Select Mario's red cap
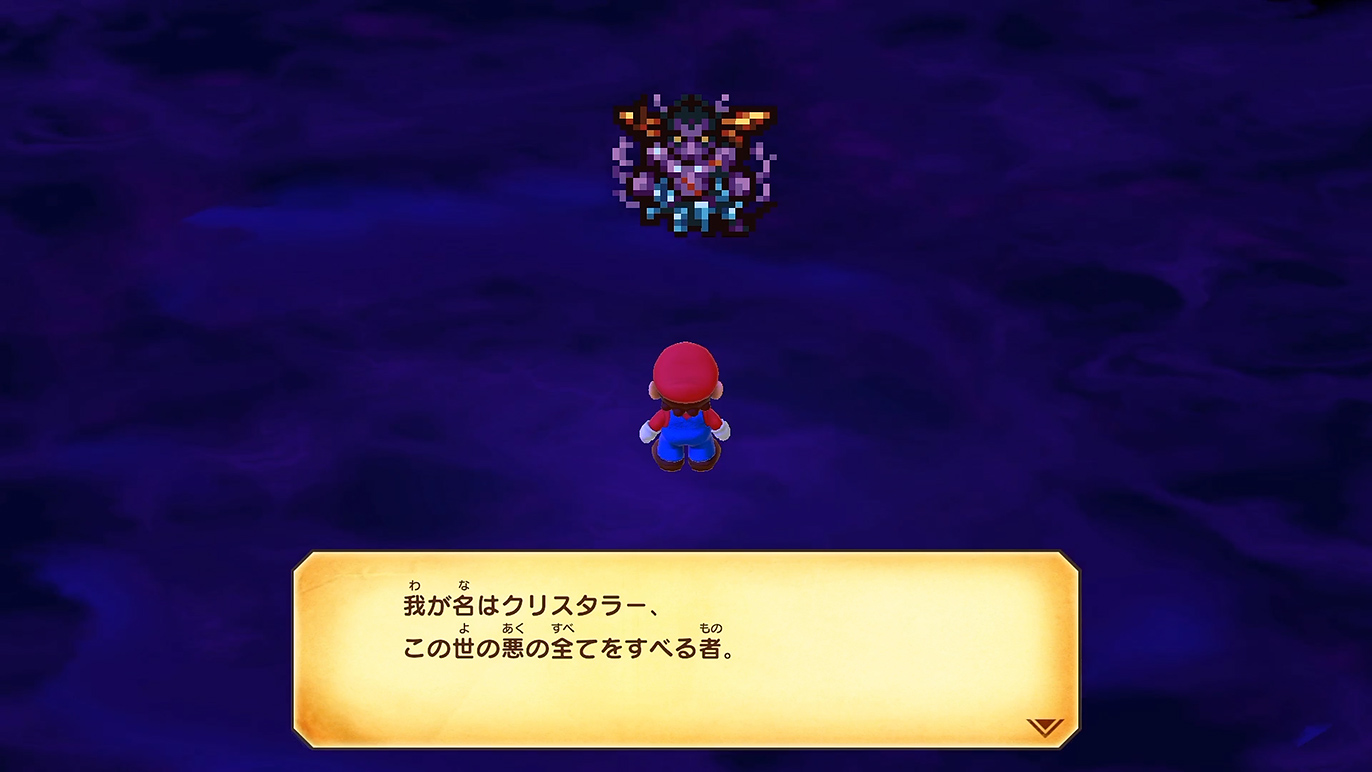Image resolution: width=1372 pixels, height=772 pixels. [687, 372]
